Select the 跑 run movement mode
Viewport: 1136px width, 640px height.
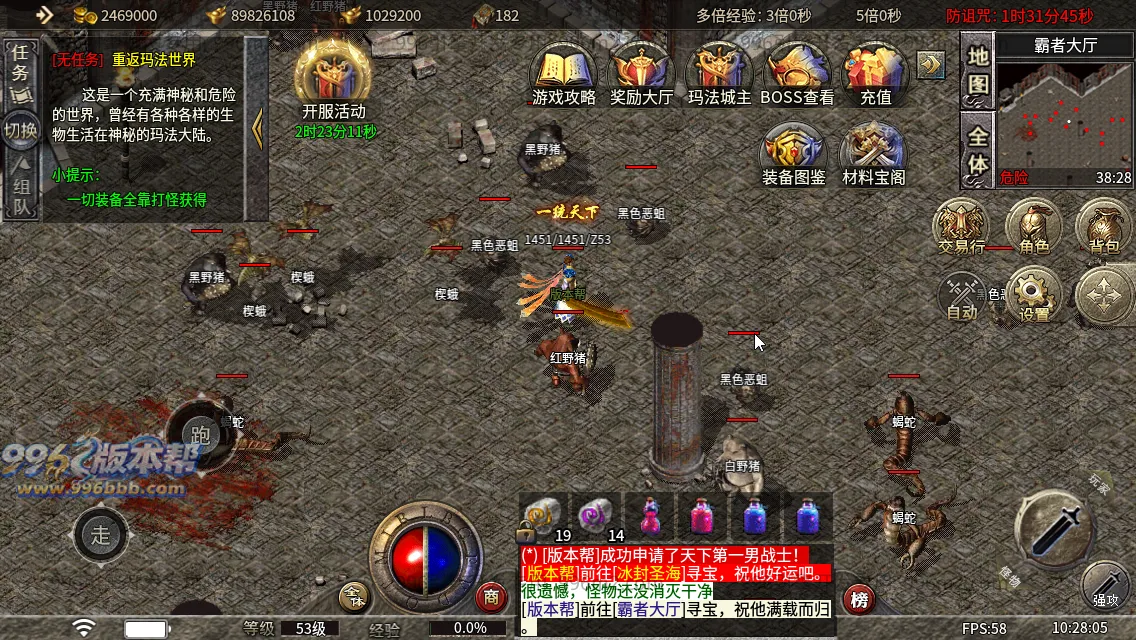pyautogui.click(x=200, y=433)
